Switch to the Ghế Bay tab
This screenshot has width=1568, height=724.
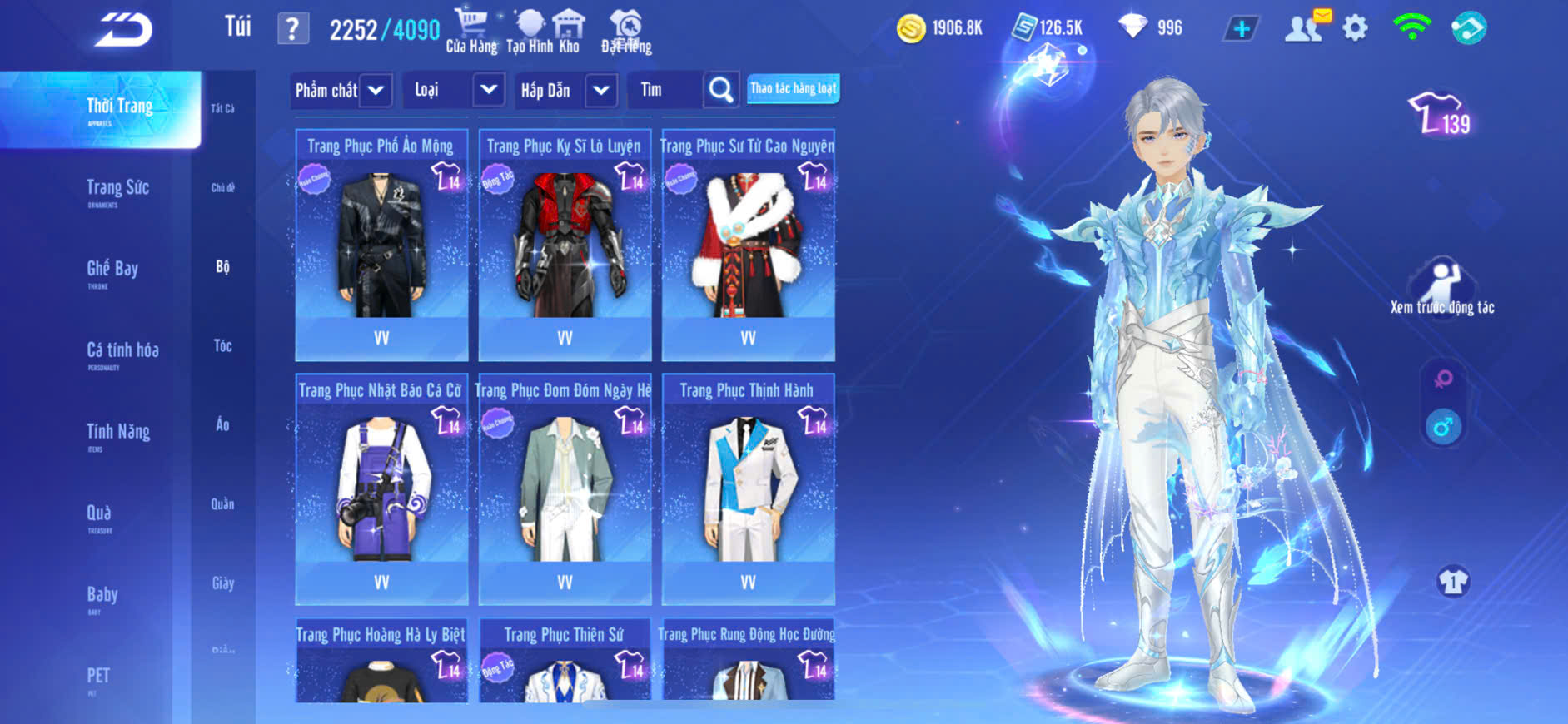pos(112,270)
